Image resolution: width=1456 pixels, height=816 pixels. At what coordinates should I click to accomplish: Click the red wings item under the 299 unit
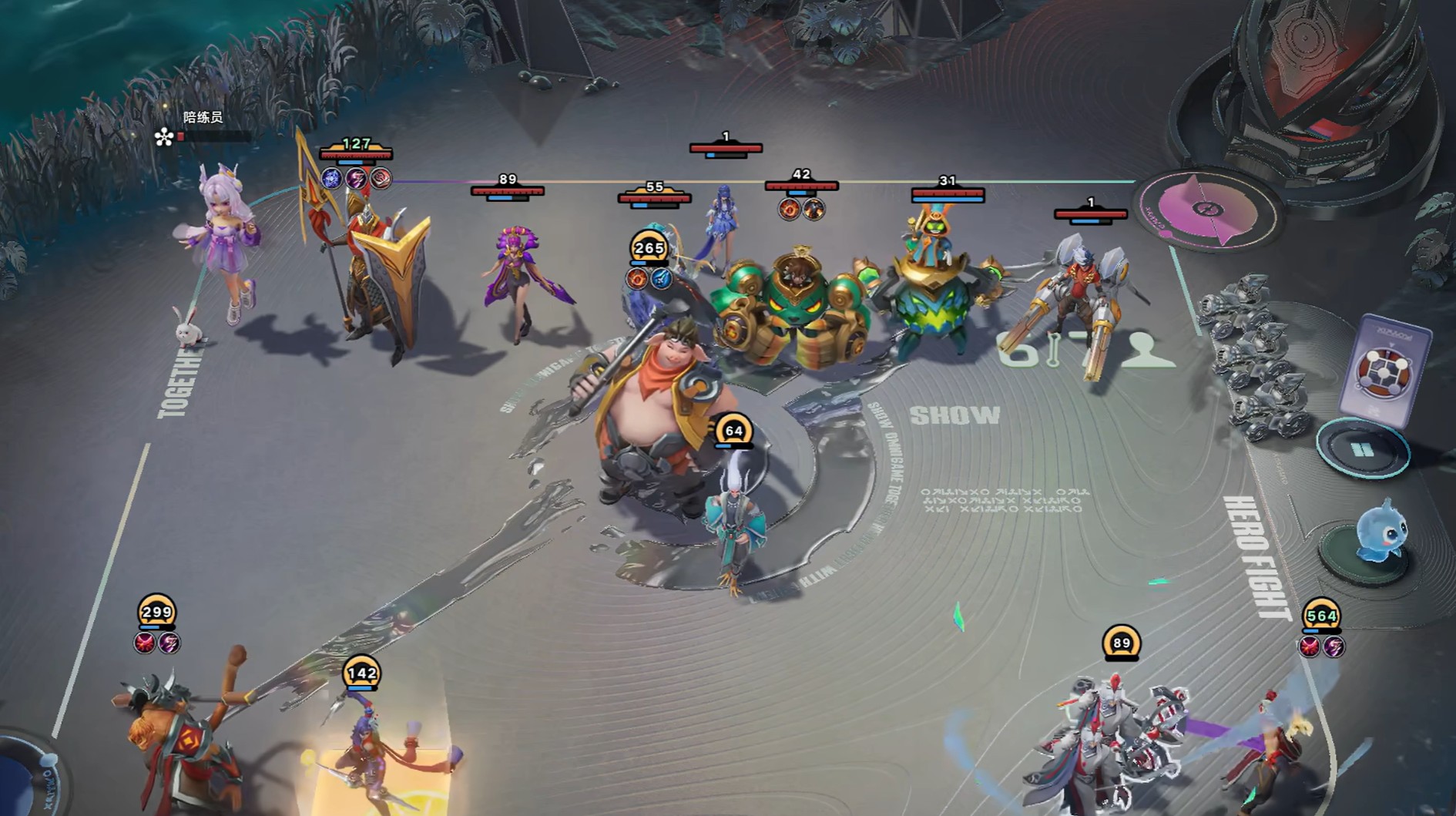tap(145, 643)
